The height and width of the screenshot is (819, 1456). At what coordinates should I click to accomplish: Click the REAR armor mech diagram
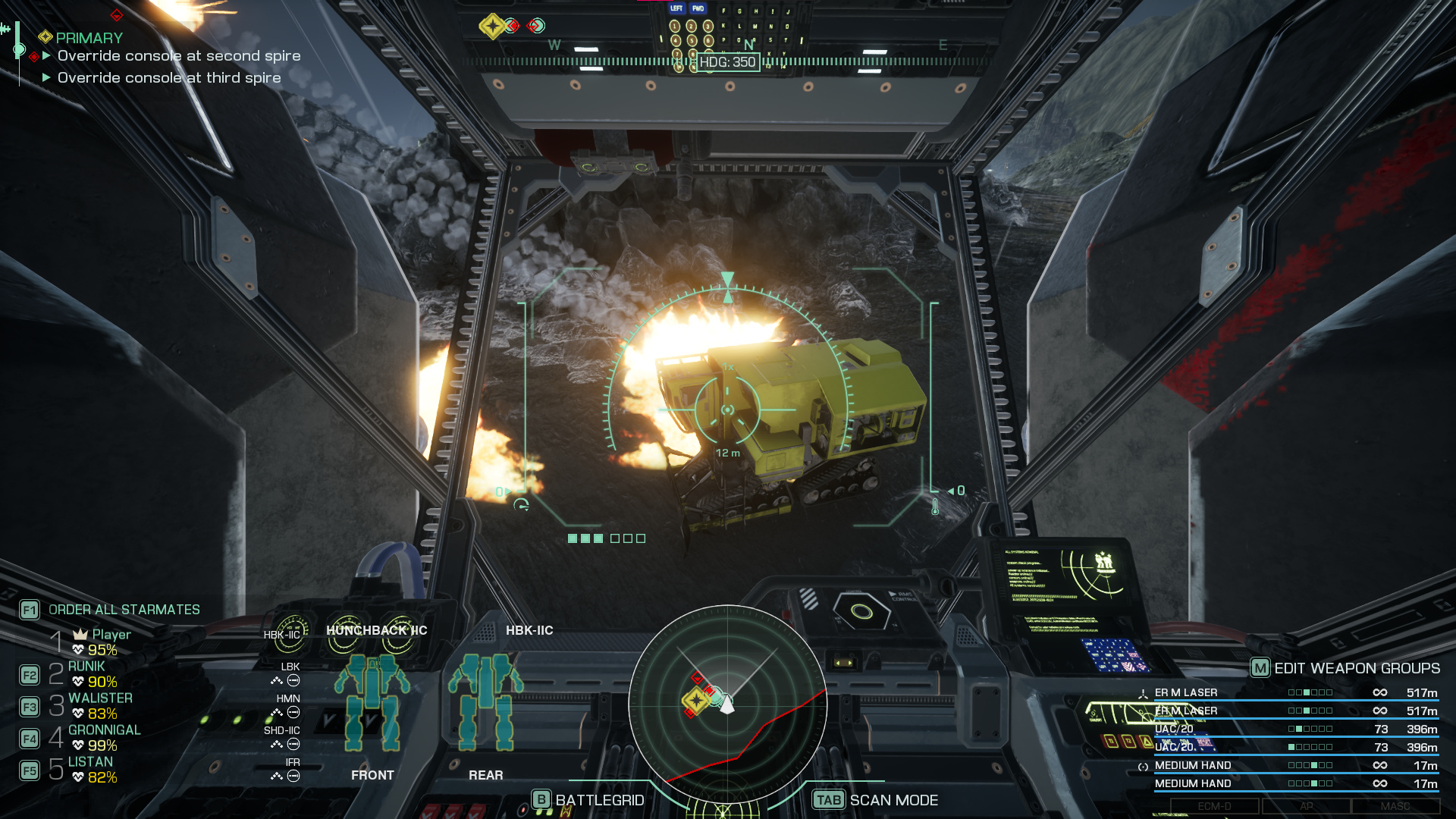tap(485, 701)
